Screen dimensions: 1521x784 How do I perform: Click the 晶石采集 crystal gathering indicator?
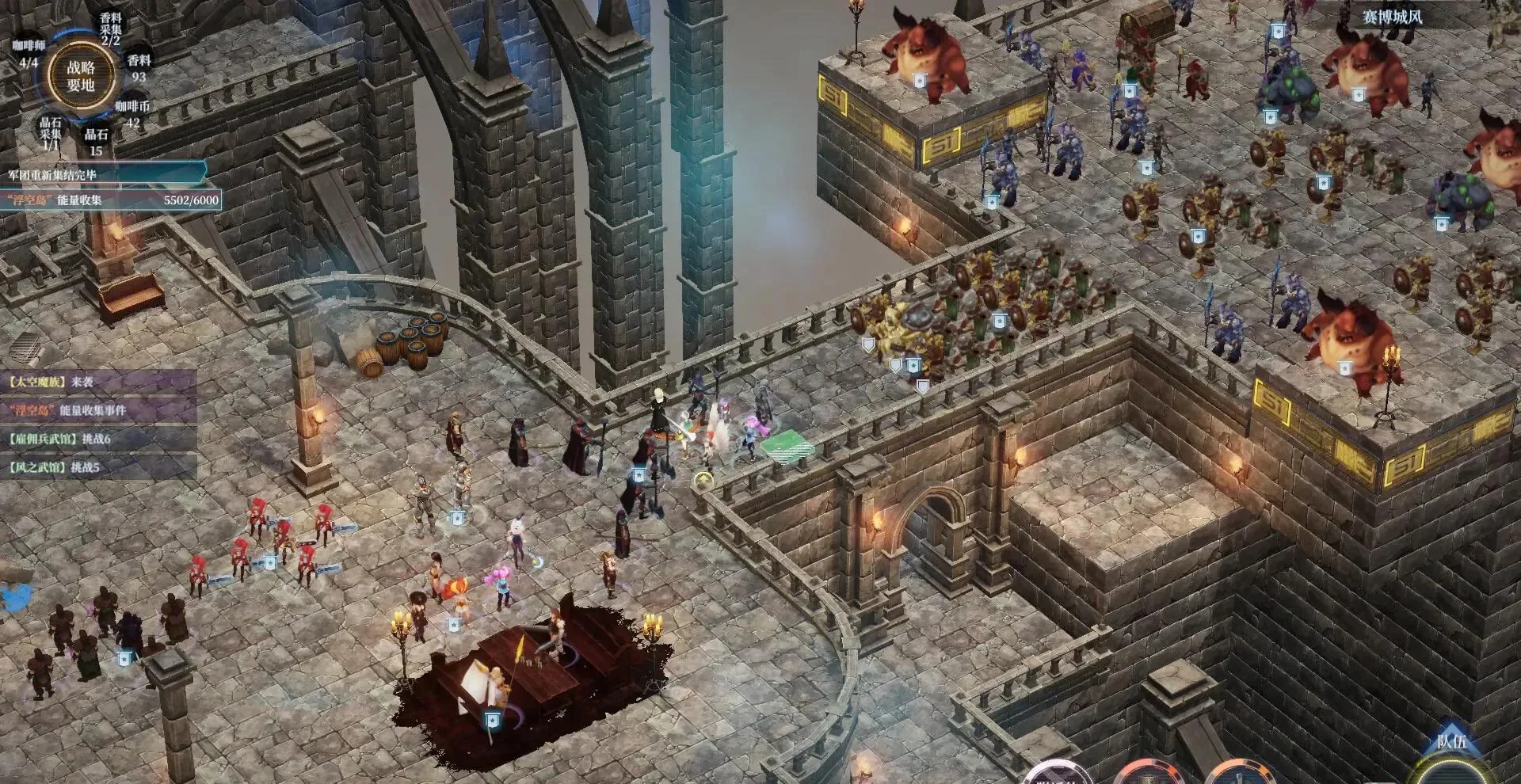(x=50, y=133)
